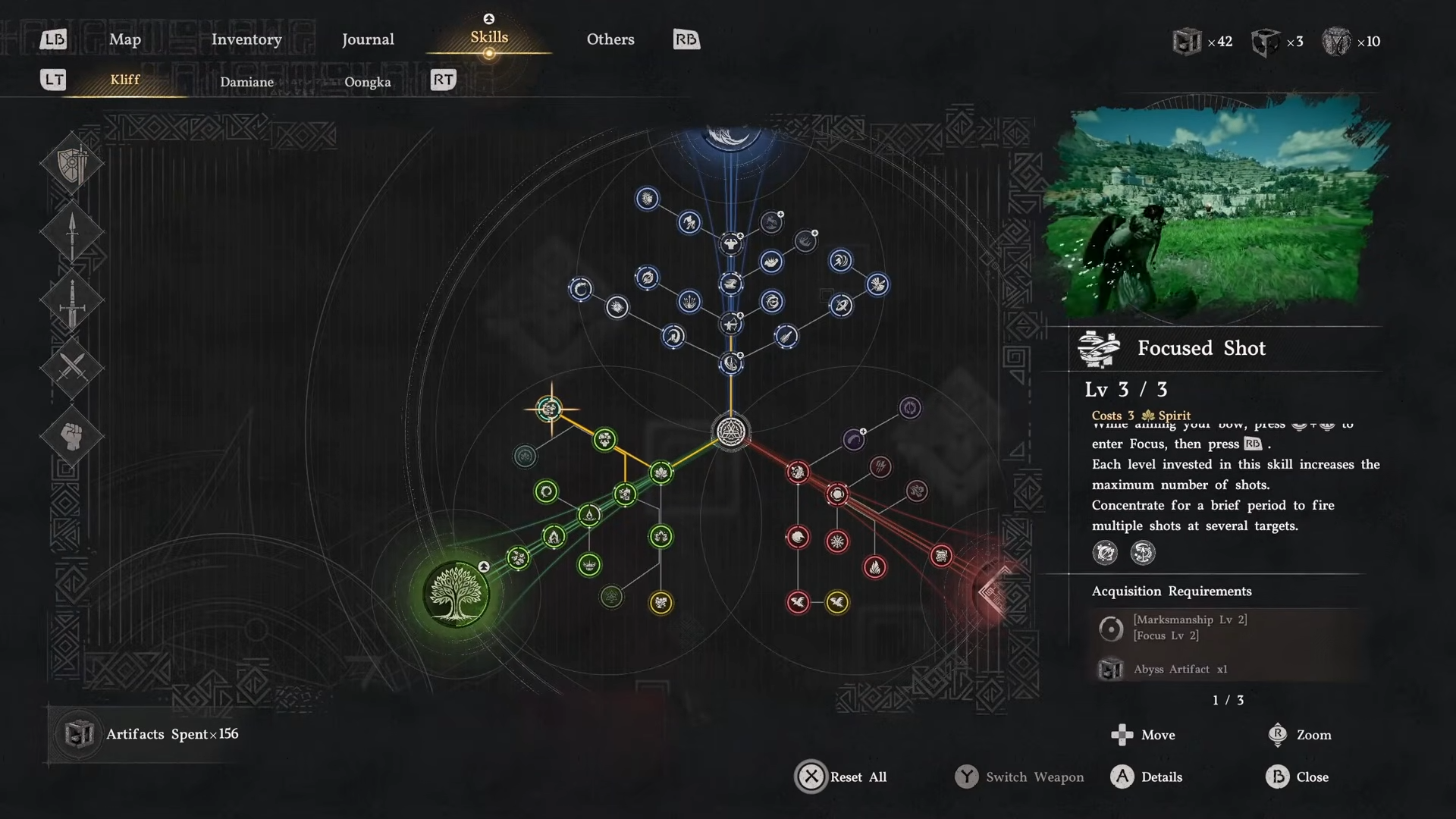Select the two-handed sword weapon category
The image size is (1456, 819).
pos(72,300)
